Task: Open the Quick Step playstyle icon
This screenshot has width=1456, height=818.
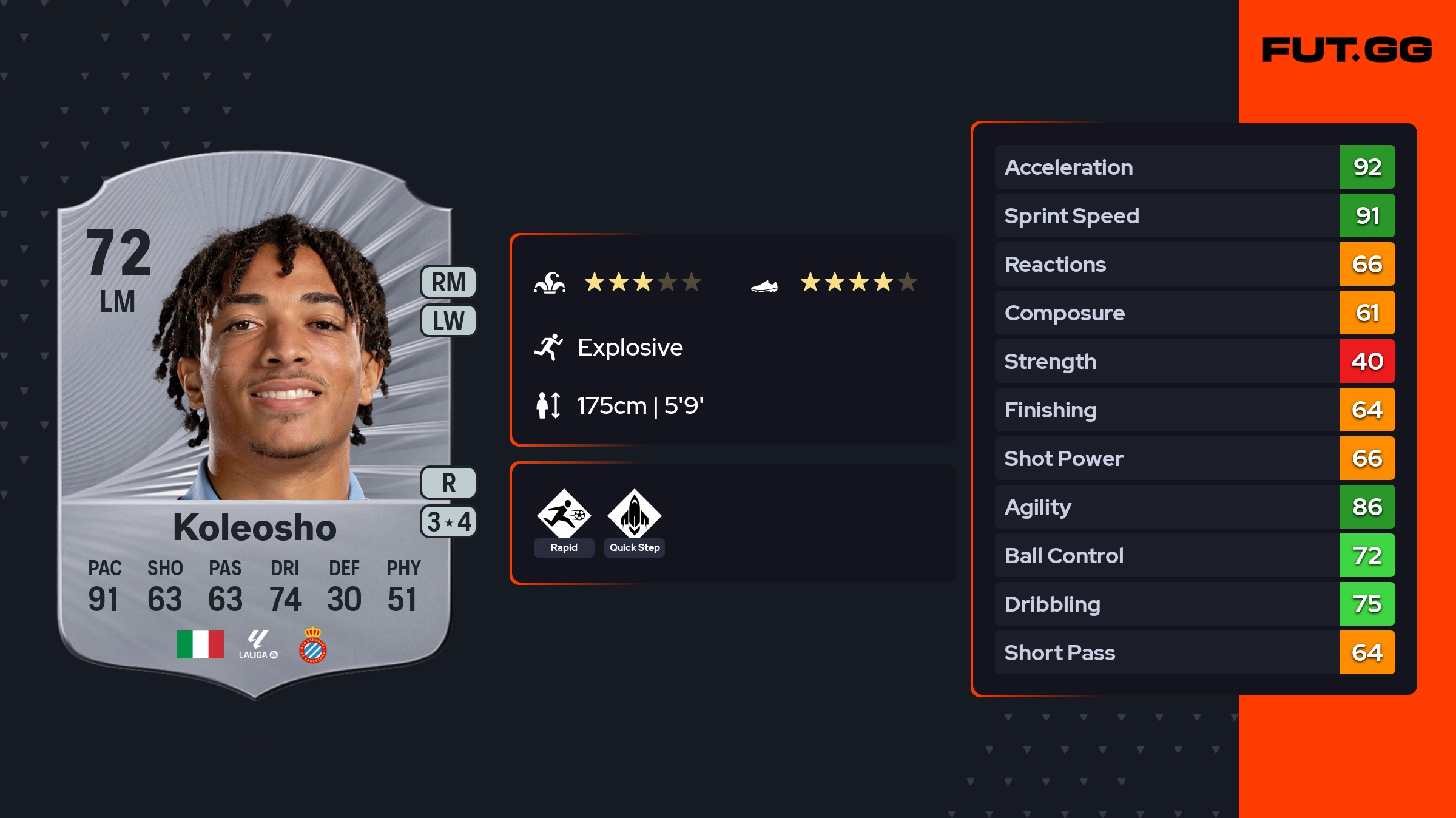Action: click(x=634, y=516)
